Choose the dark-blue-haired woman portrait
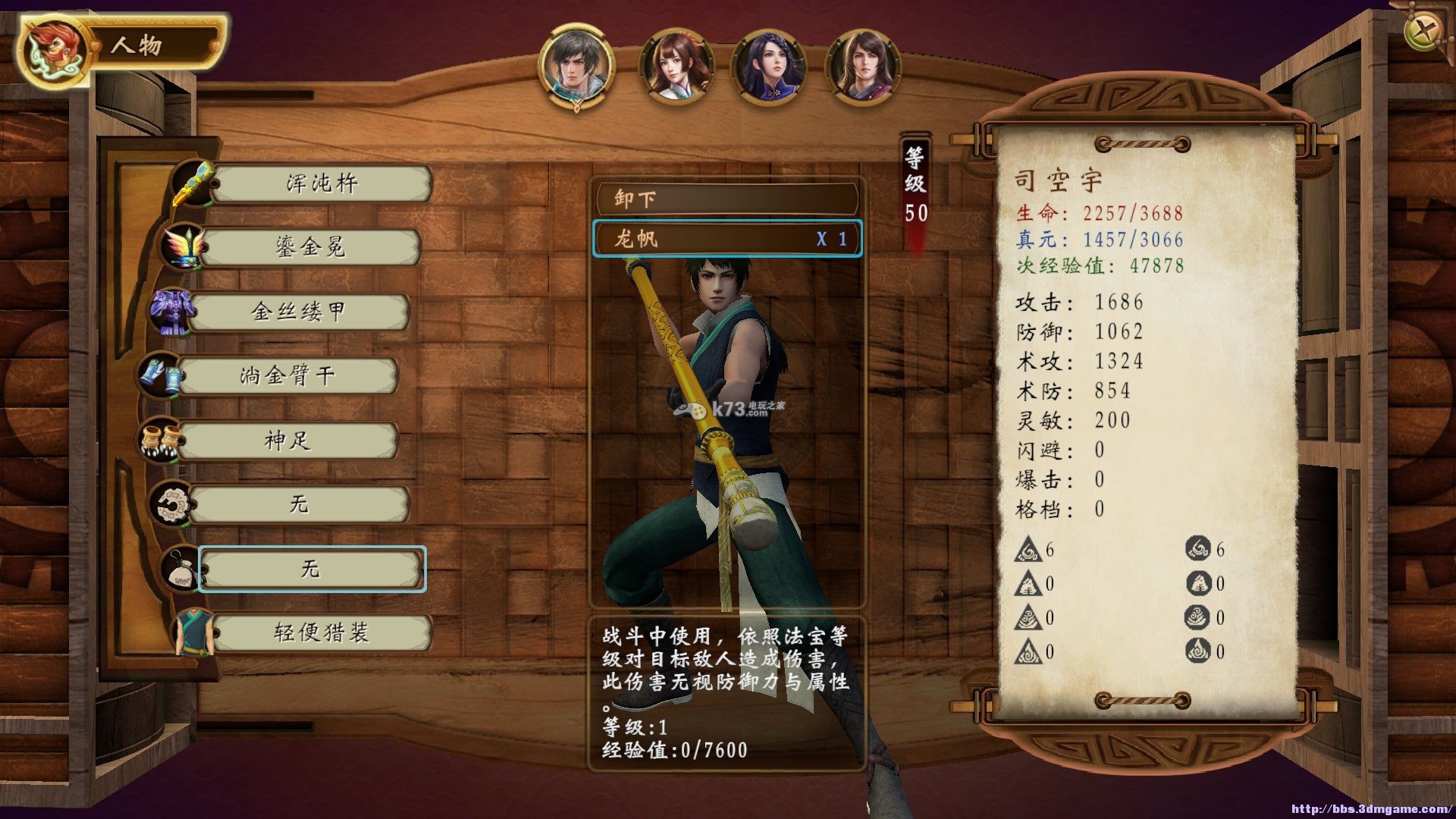 coord(768,67)
